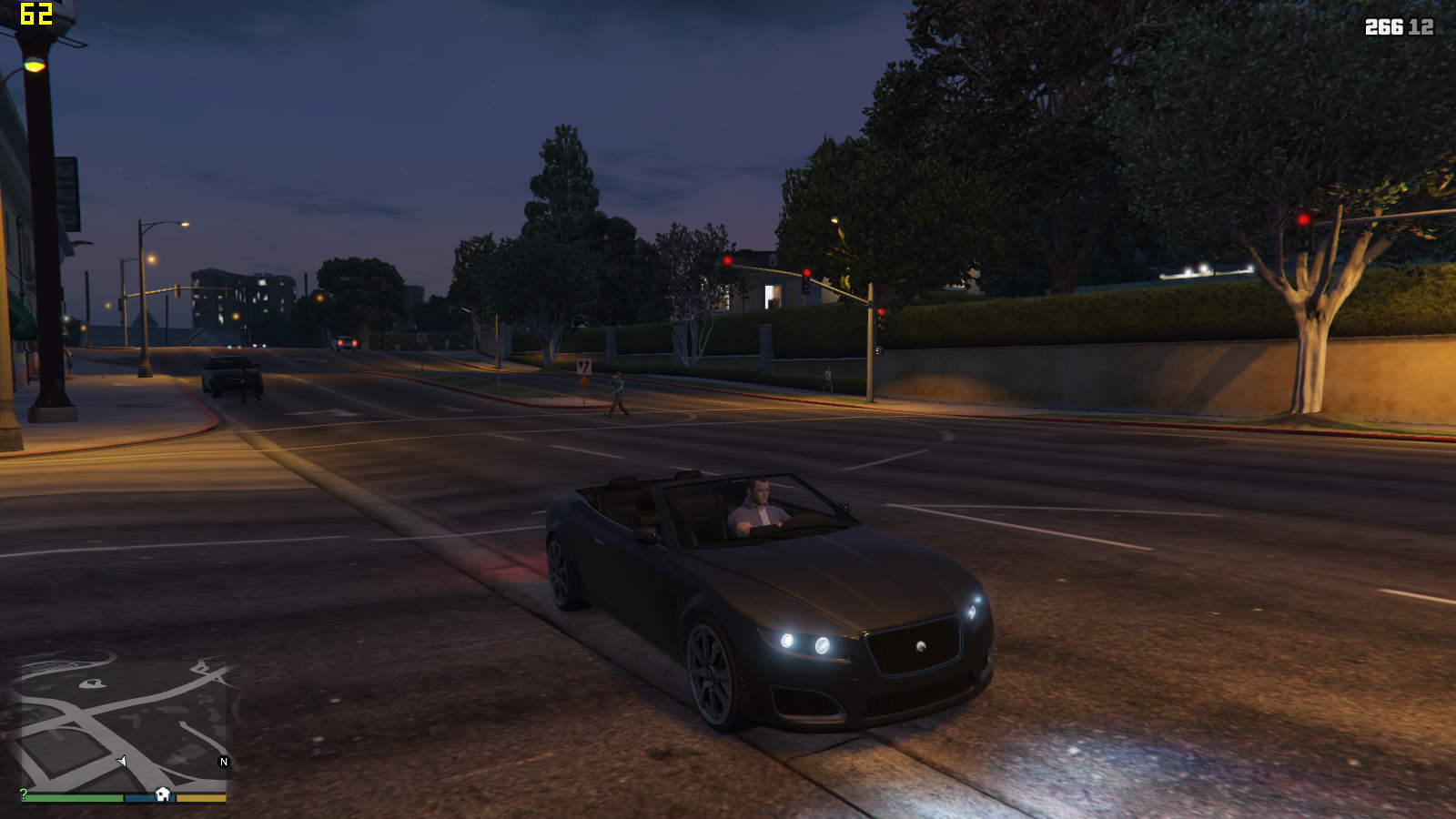Select the player arrow on the minimap
Viewport: 1456px width, 819px height.
(122, 761)
